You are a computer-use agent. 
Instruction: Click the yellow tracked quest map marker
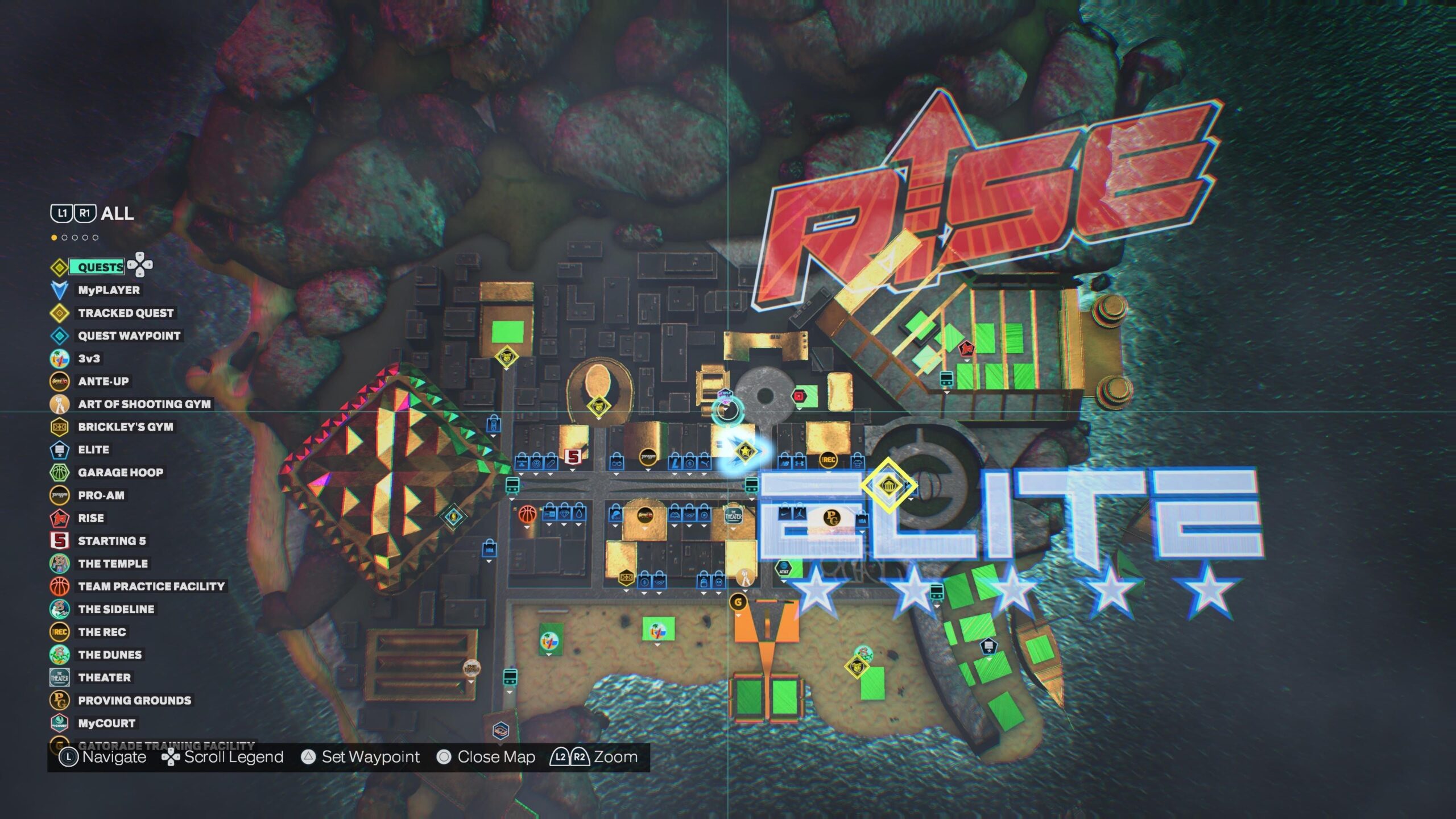point(888,486)
